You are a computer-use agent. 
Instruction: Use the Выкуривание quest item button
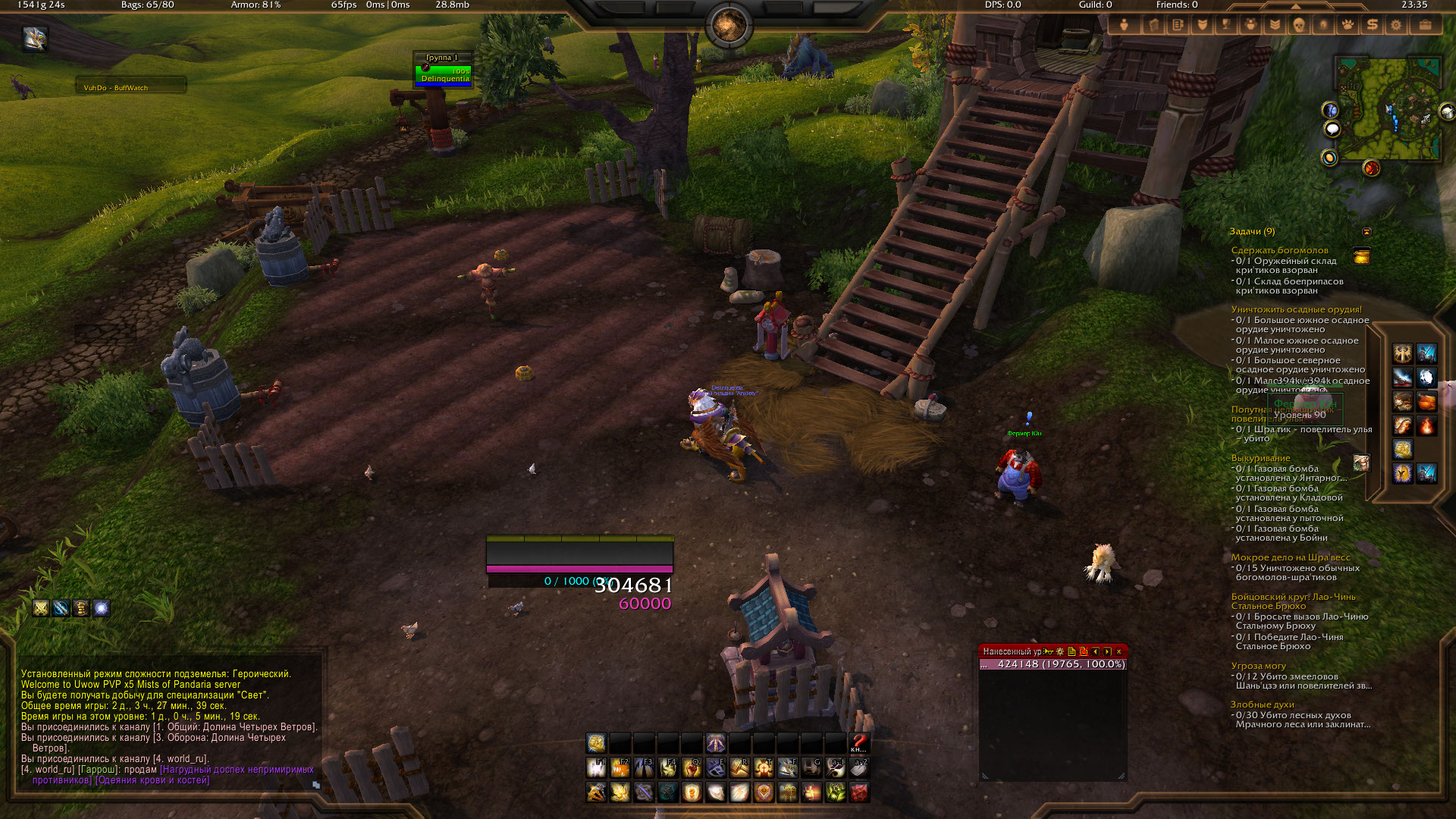click(x=1362, y=463)
